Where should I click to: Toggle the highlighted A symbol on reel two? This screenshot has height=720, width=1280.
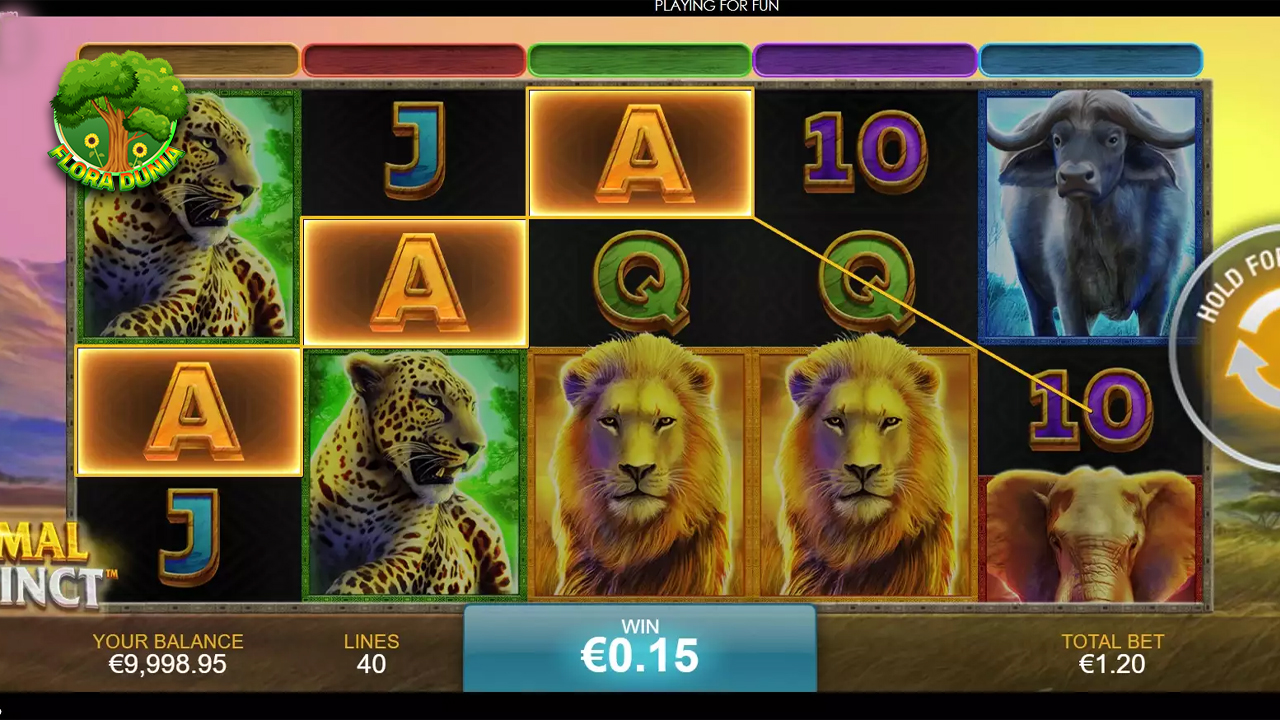click(x=414, y=280)
